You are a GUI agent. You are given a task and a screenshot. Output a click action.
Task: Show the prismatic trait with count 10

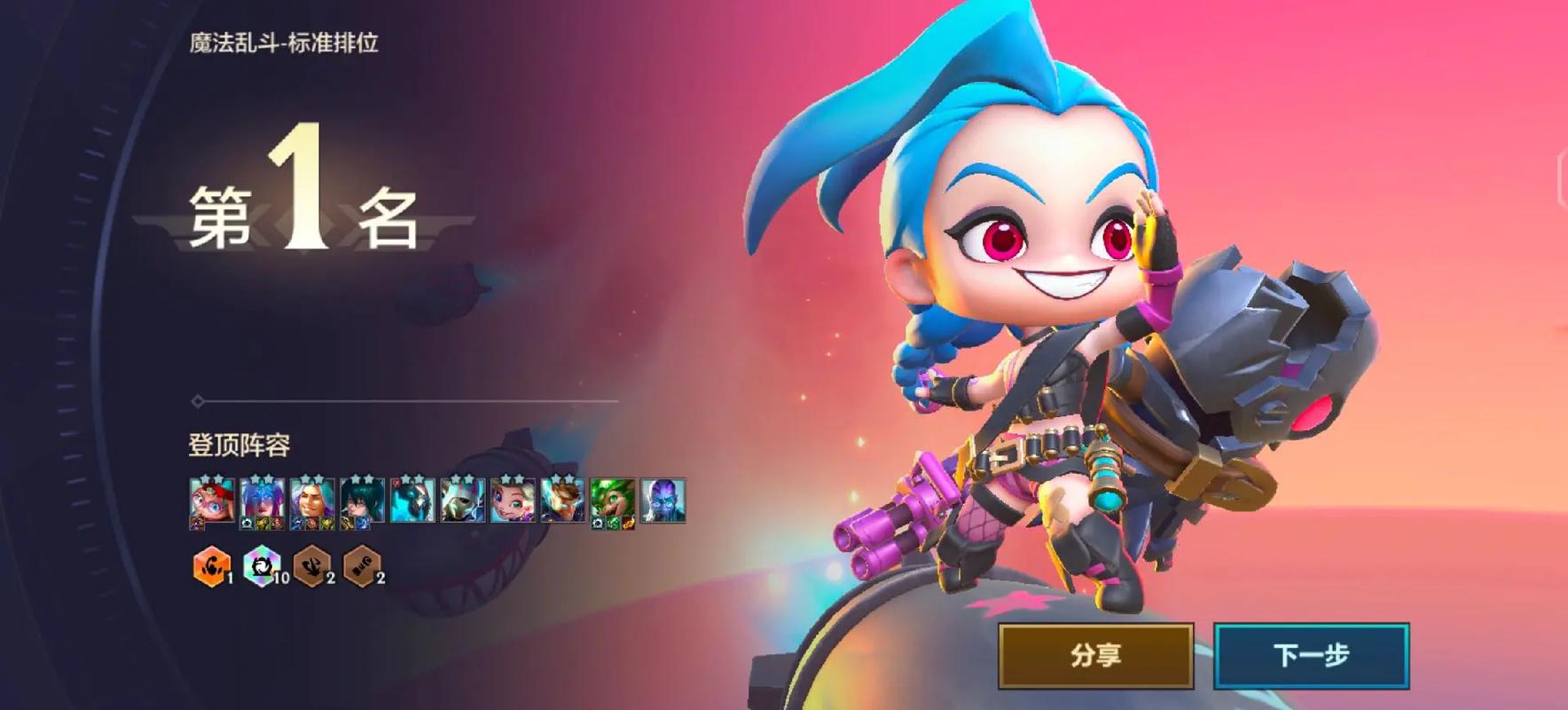[x=262, y=566]
